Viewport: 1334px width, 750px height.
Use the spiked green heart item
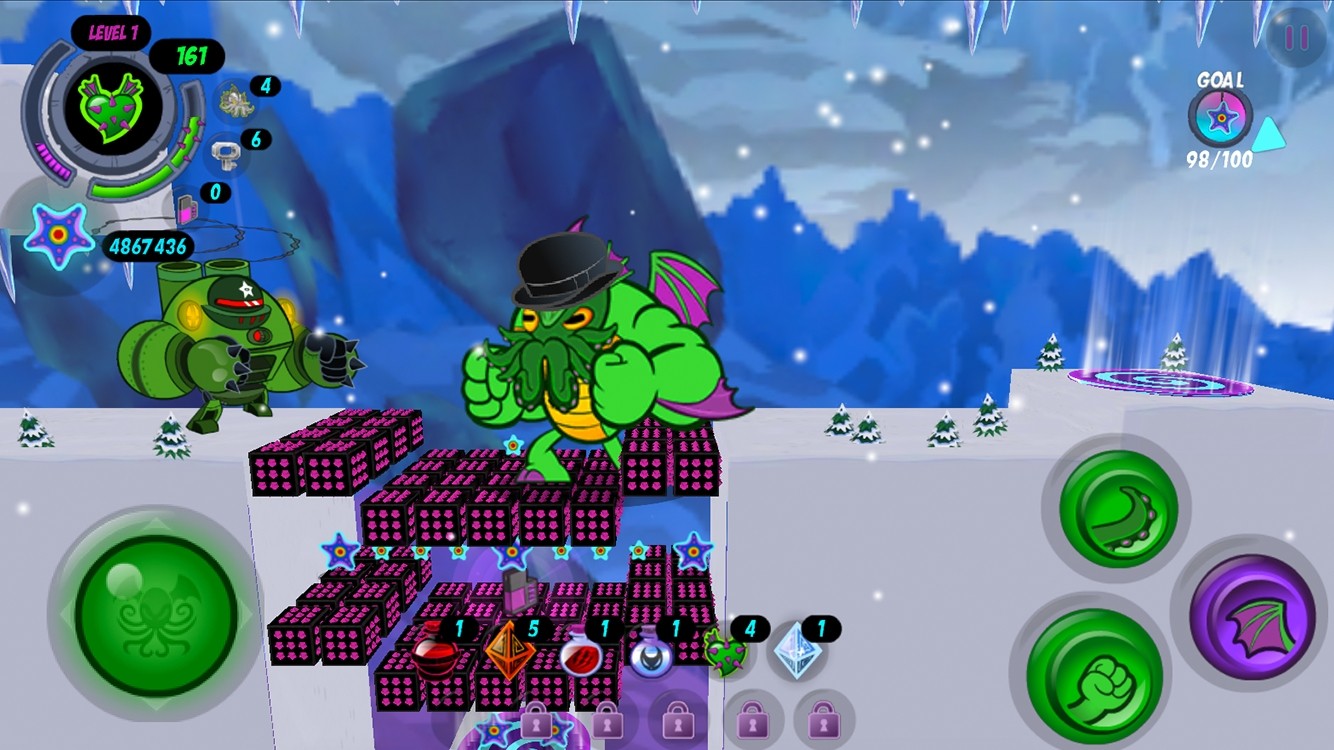click(725, 653)
